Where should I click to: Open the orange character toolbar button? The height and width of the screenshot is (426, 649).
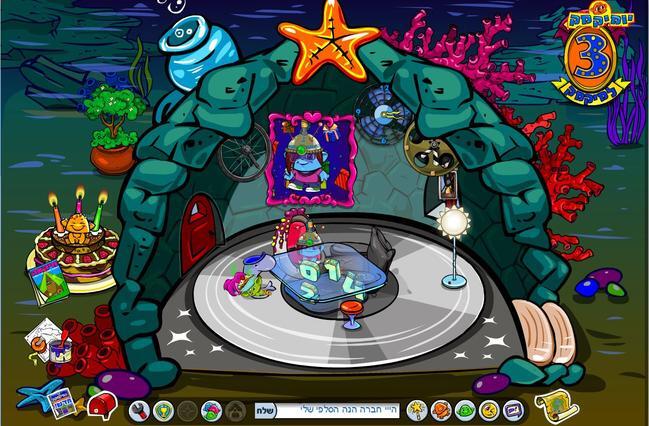pos(441,410)
